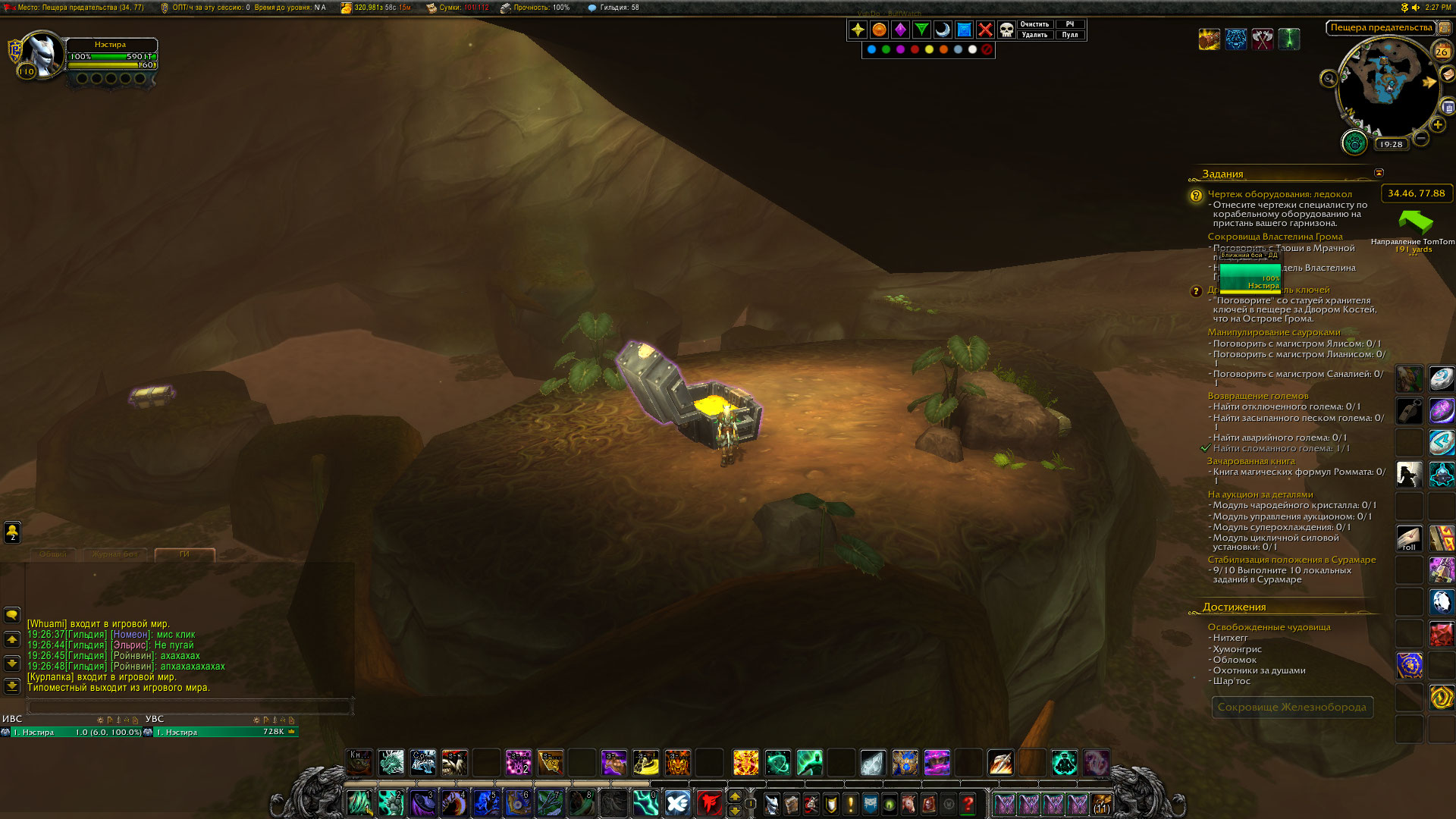Open quest "Чертеж оборудования: ледокол"
This screenshot has width=1456, height=819.
click(x=1279, y=194)
